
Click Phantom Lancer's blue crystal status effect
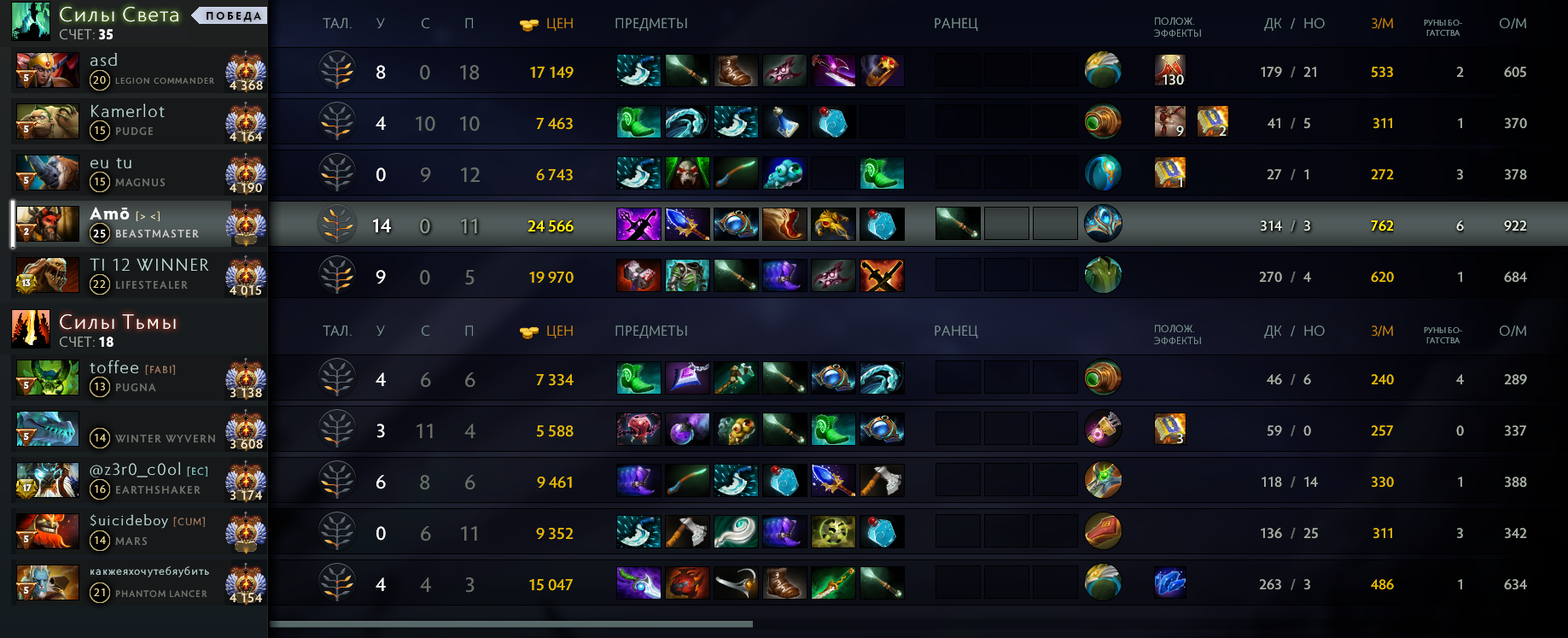coord(1169,583)
